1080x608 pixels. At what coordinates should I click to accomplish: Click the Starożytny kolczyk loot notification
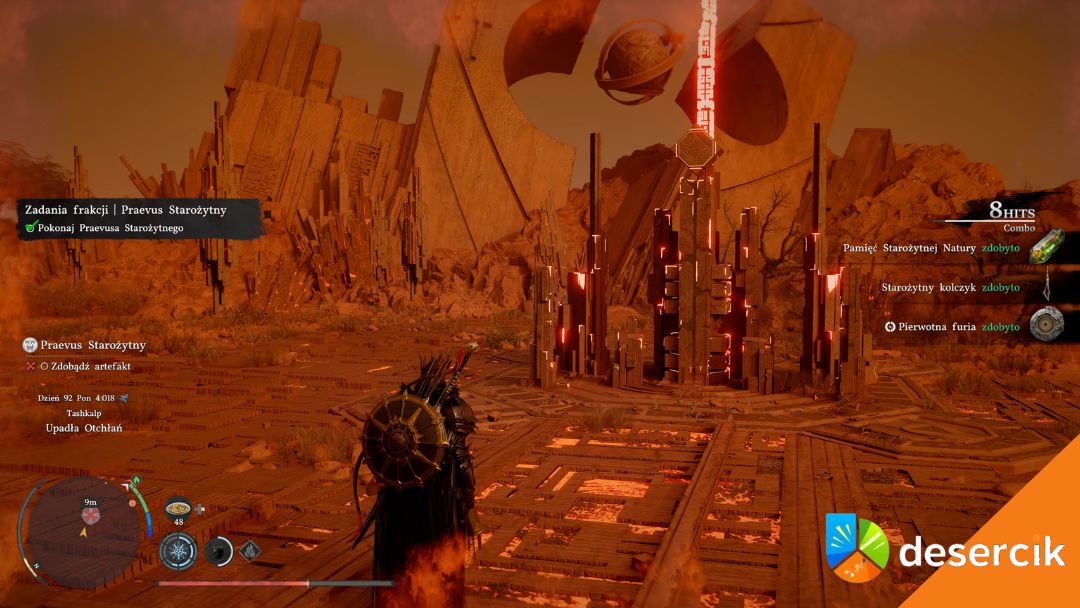[x=950, y=287]
